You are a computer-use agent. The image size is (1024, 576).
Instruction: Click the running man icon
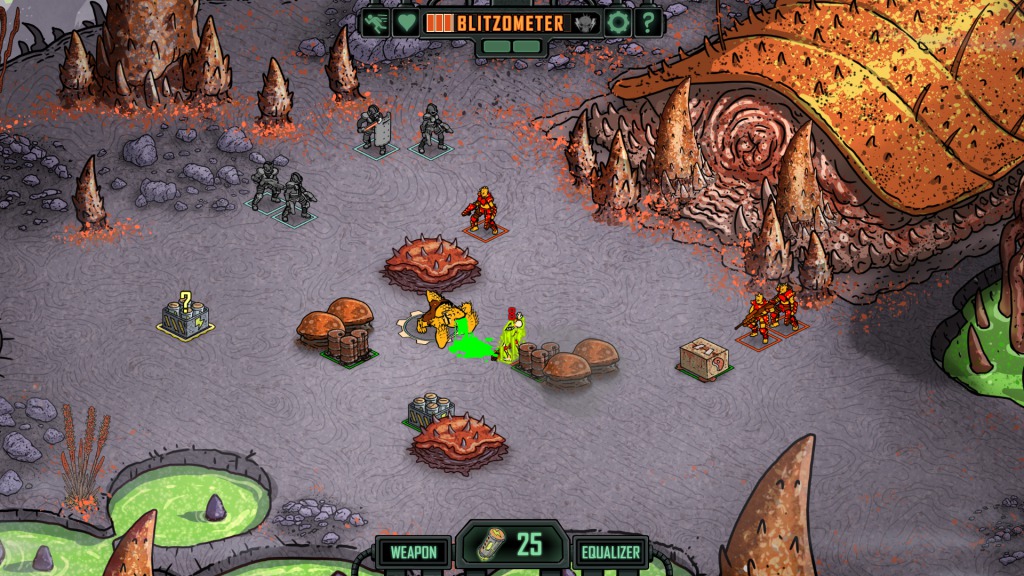[x=376, y=22]
